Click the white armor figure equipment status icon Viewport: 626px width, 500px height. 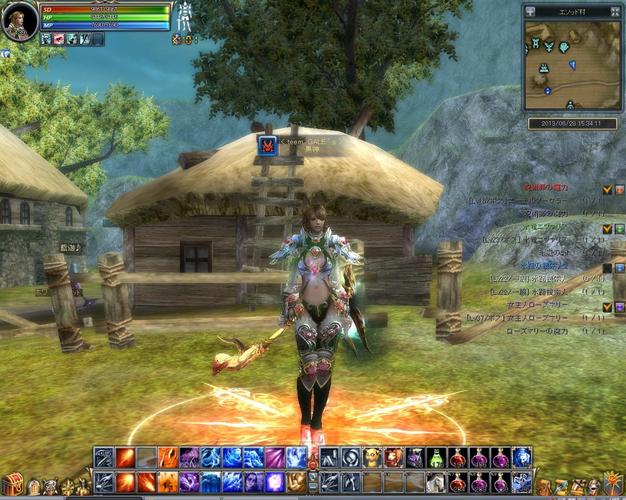tap(184, 16)
